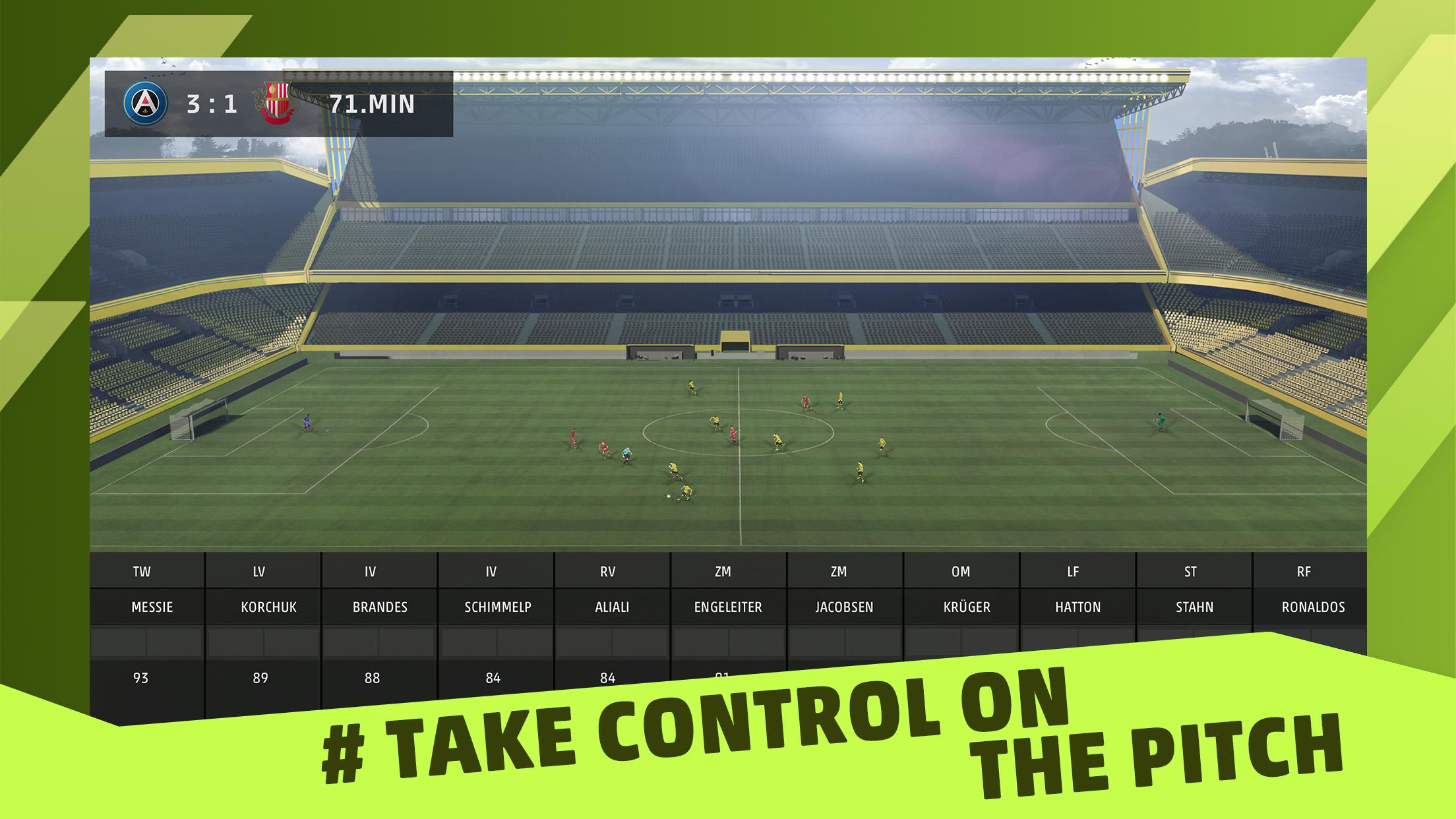
Task: Select striker Stahn
Action: tap(1194, 607)
